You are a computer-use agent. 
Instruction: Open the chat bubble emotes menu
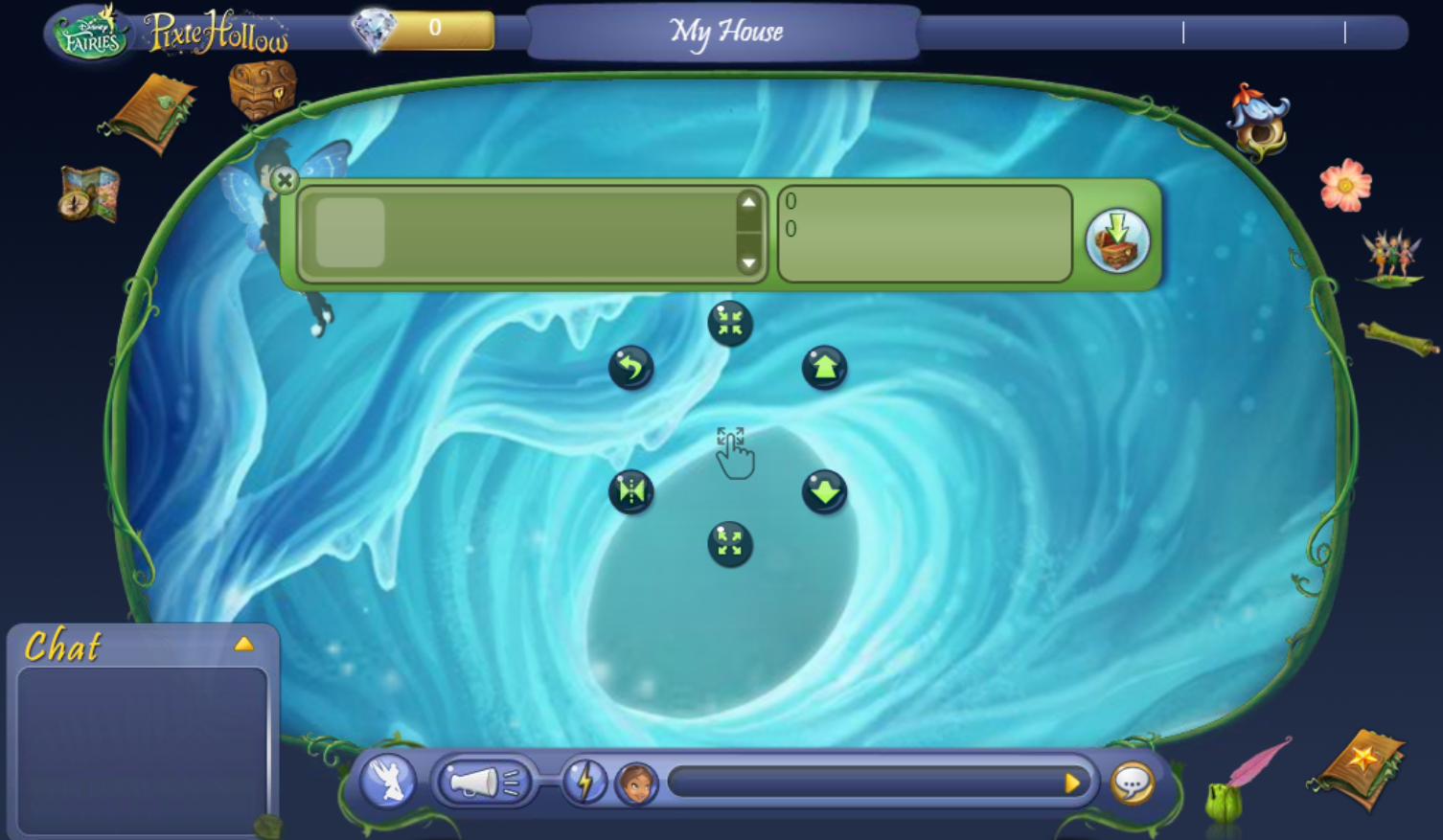(1132, 783)
